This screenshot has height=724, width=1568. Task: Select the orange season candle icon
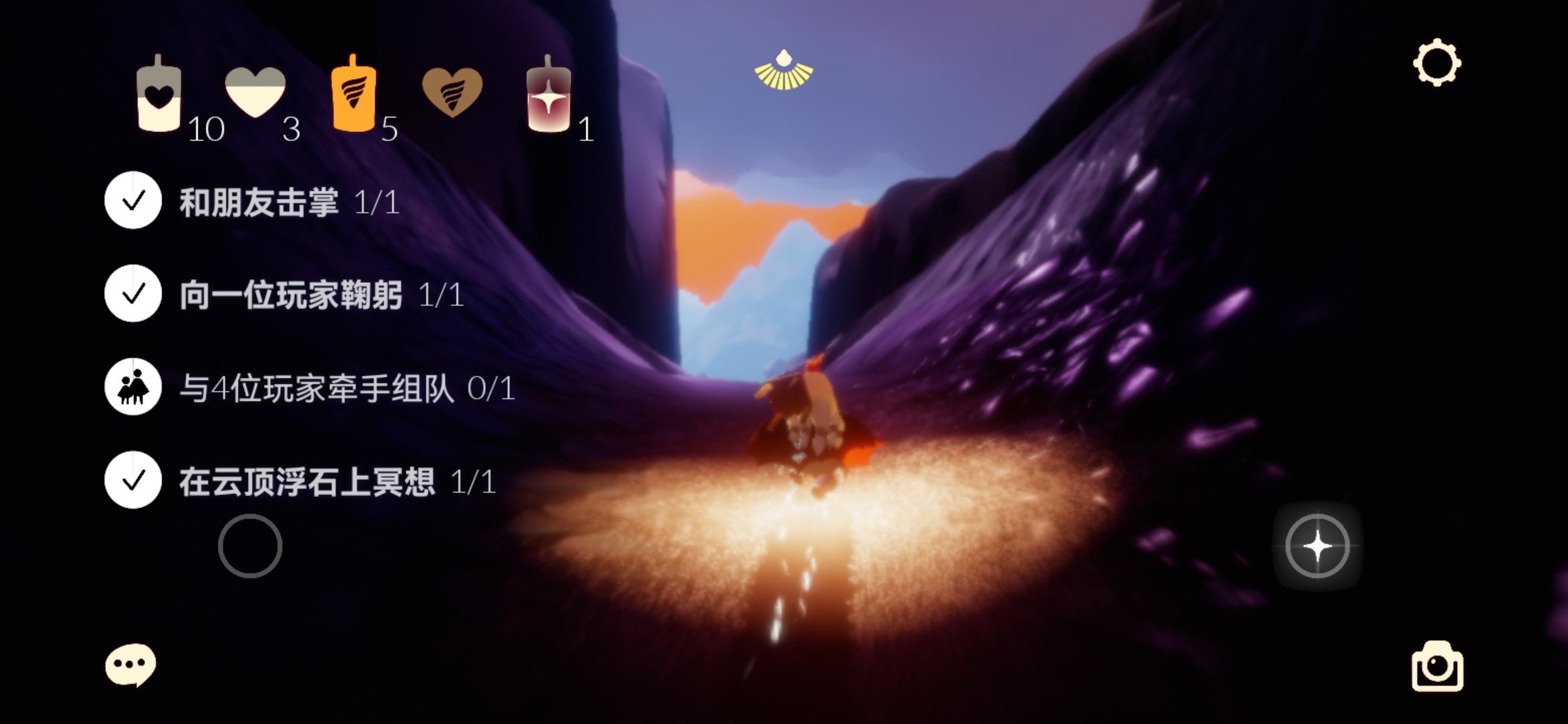(x=353, y=97)
